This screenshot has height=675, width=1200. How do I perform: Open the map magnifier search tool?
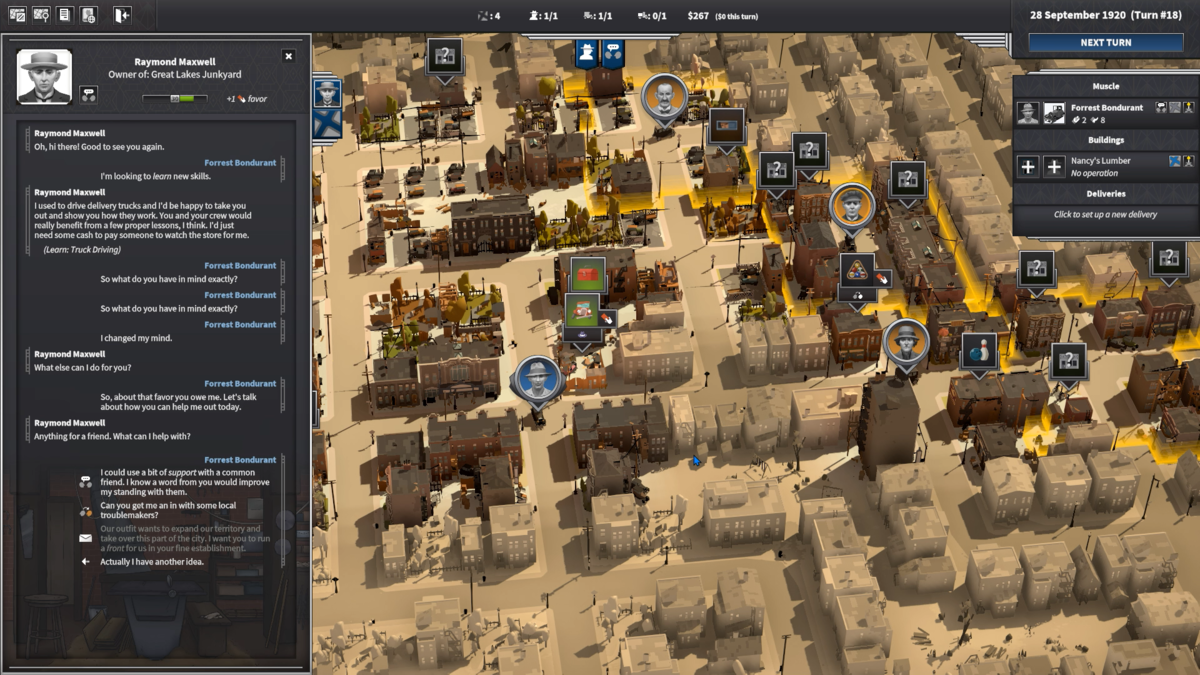click(x=41, y=15)
